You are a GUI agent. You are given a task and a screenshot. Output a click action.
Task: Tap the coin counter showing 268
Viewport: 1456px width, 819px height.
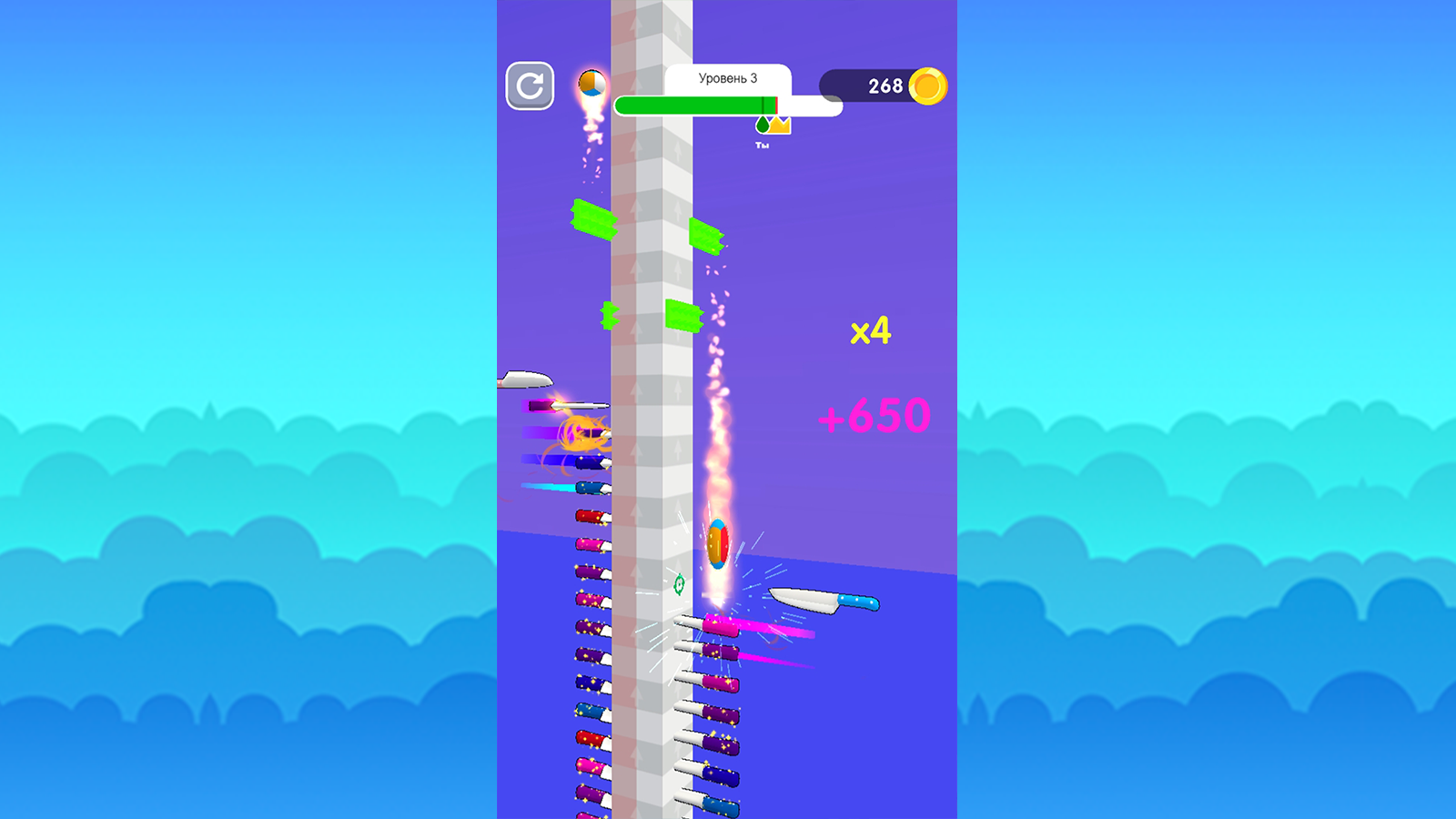coord(886,85)
